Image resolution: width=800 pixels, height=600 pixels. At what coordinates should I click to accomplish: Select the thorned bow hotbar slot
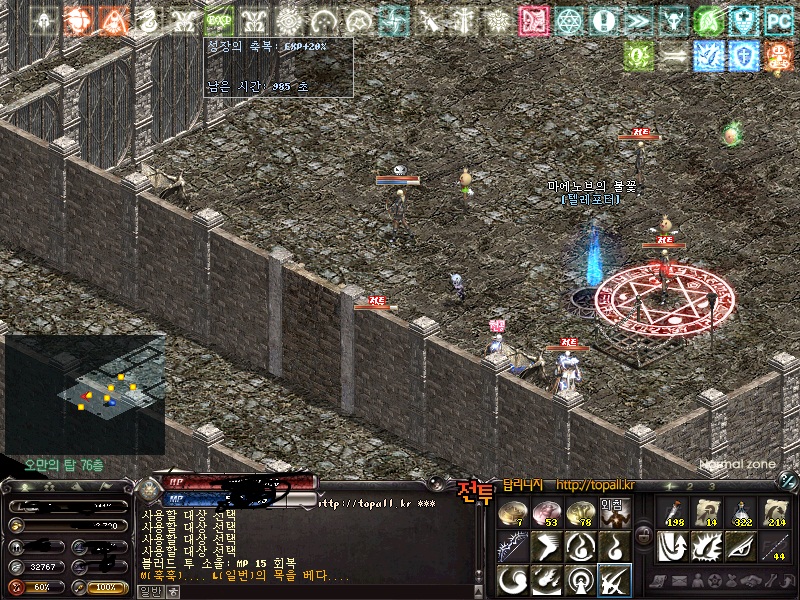(x=513, y=546)
